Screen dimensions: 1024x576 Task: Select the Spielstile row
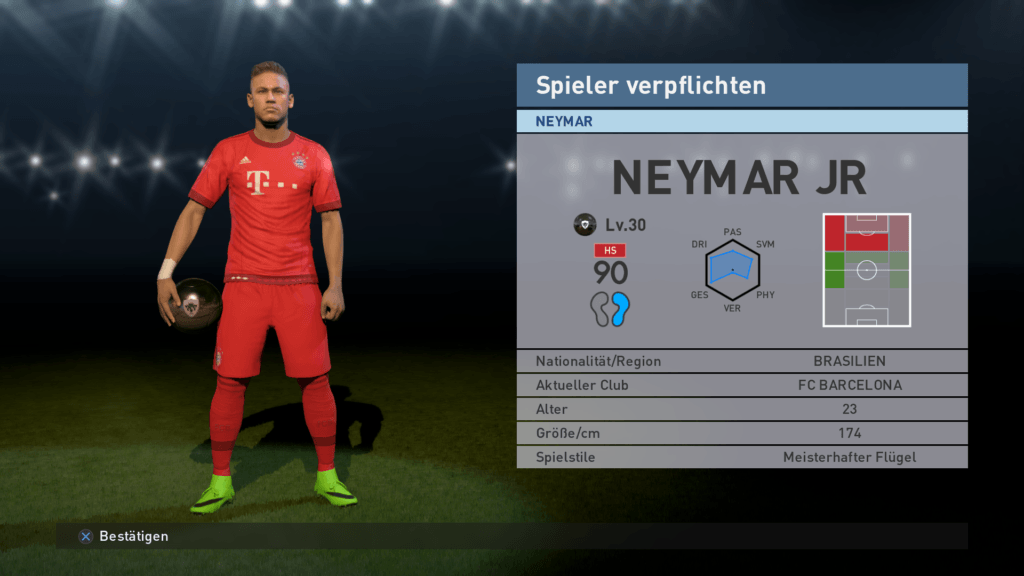tap(741, 458)
